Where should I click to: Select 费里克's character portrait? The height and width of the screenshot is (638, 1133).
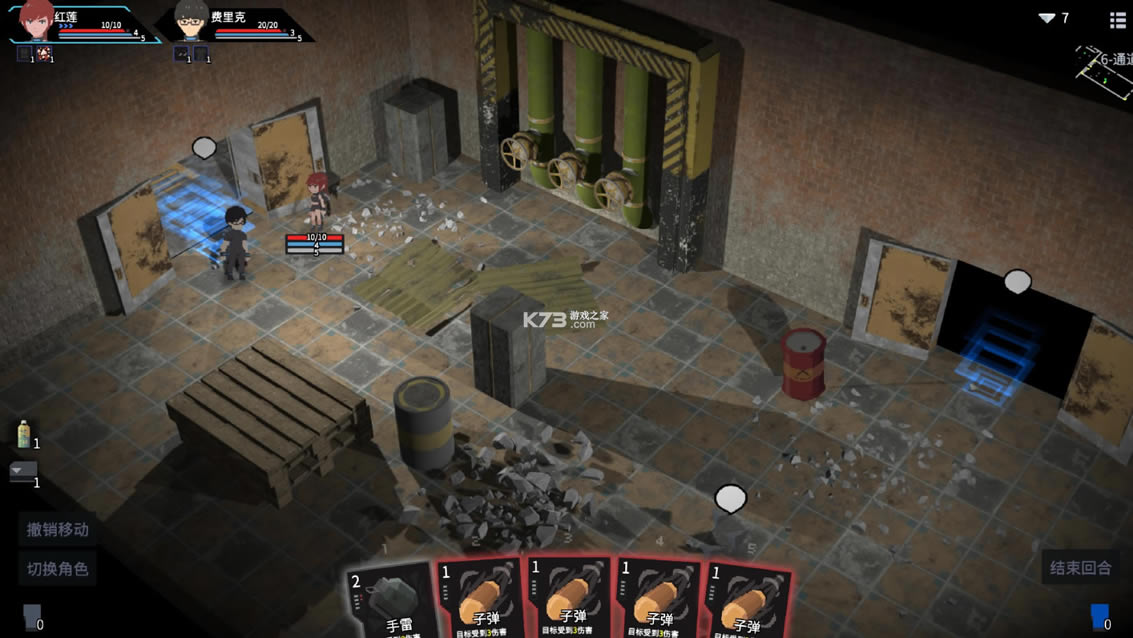(190, 20)
